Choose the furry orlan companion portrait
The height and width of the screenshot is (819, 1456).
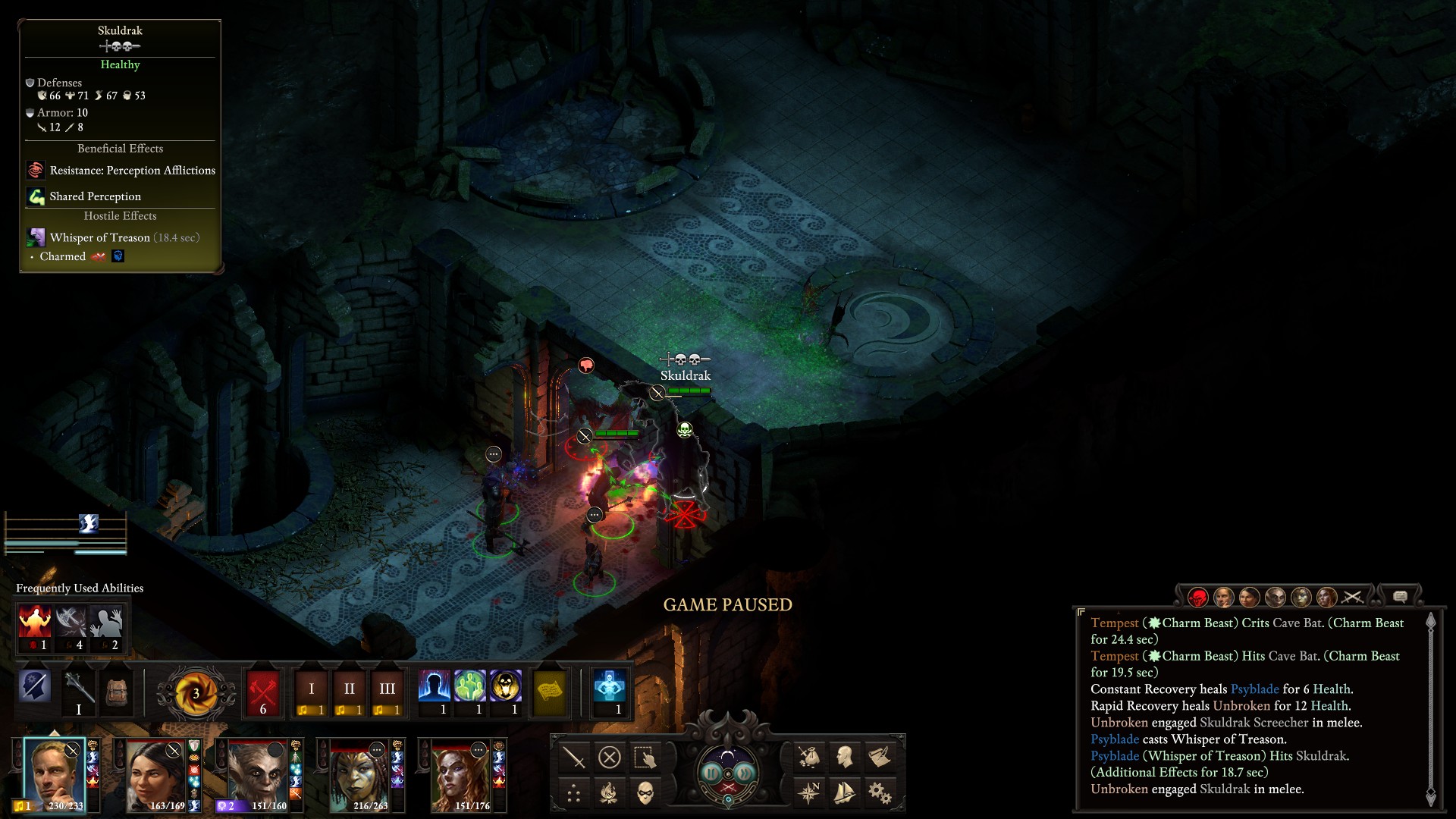coord(258,774)
